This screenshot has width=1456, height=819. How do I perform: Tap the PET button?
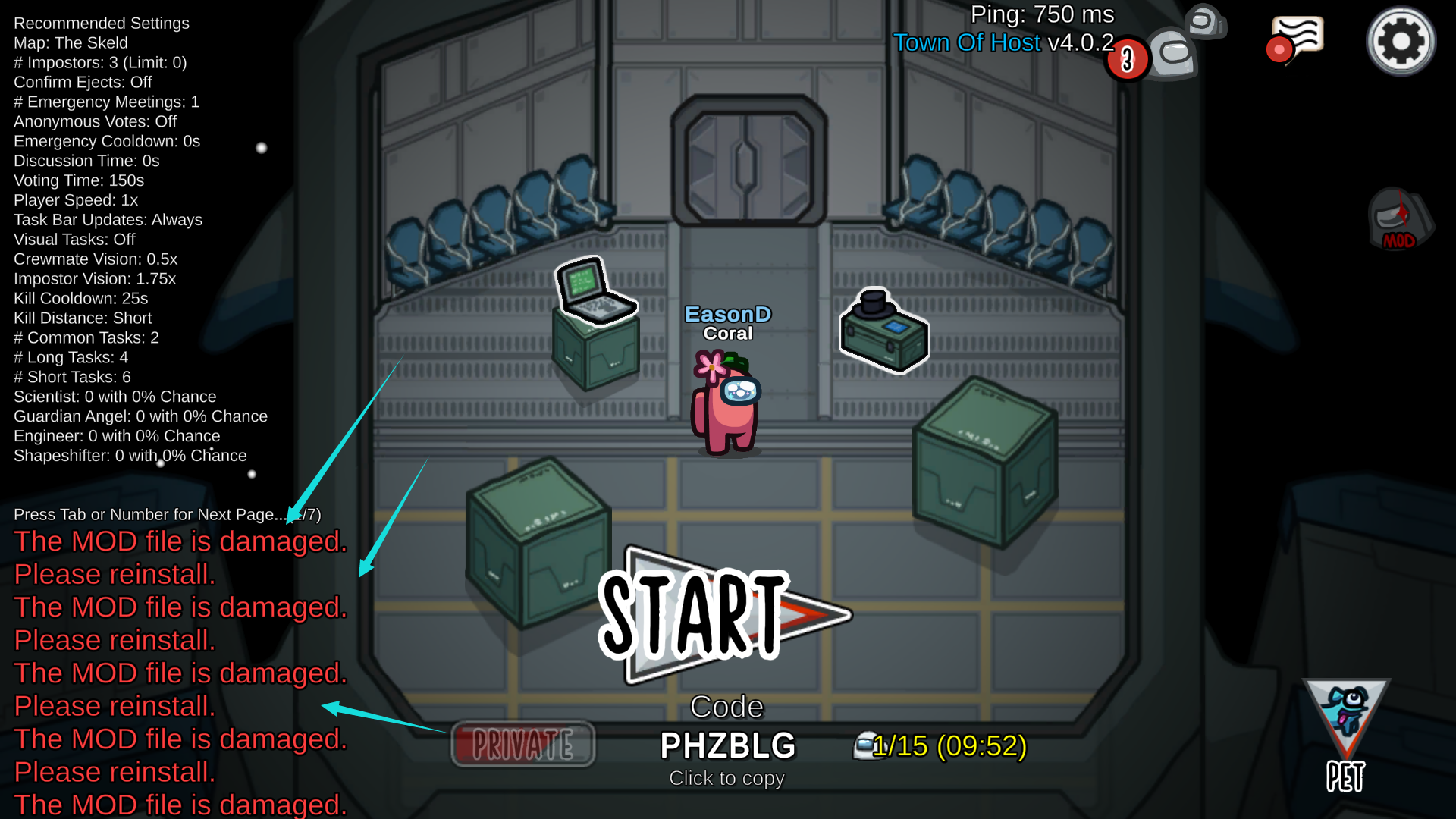coord(1346,736)
